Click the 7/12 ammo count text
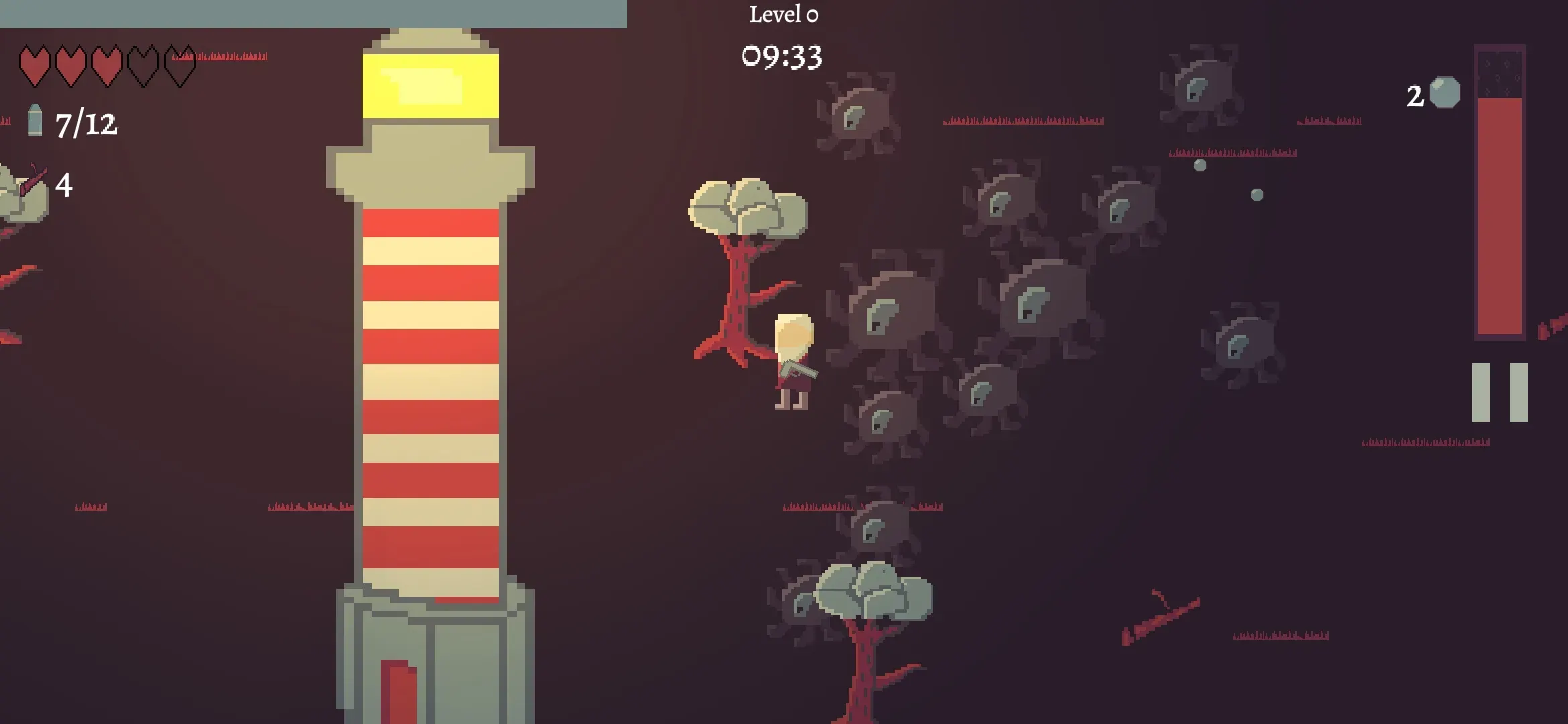Viewport: 1568px width, 724px height. click(x=86, y=122)
